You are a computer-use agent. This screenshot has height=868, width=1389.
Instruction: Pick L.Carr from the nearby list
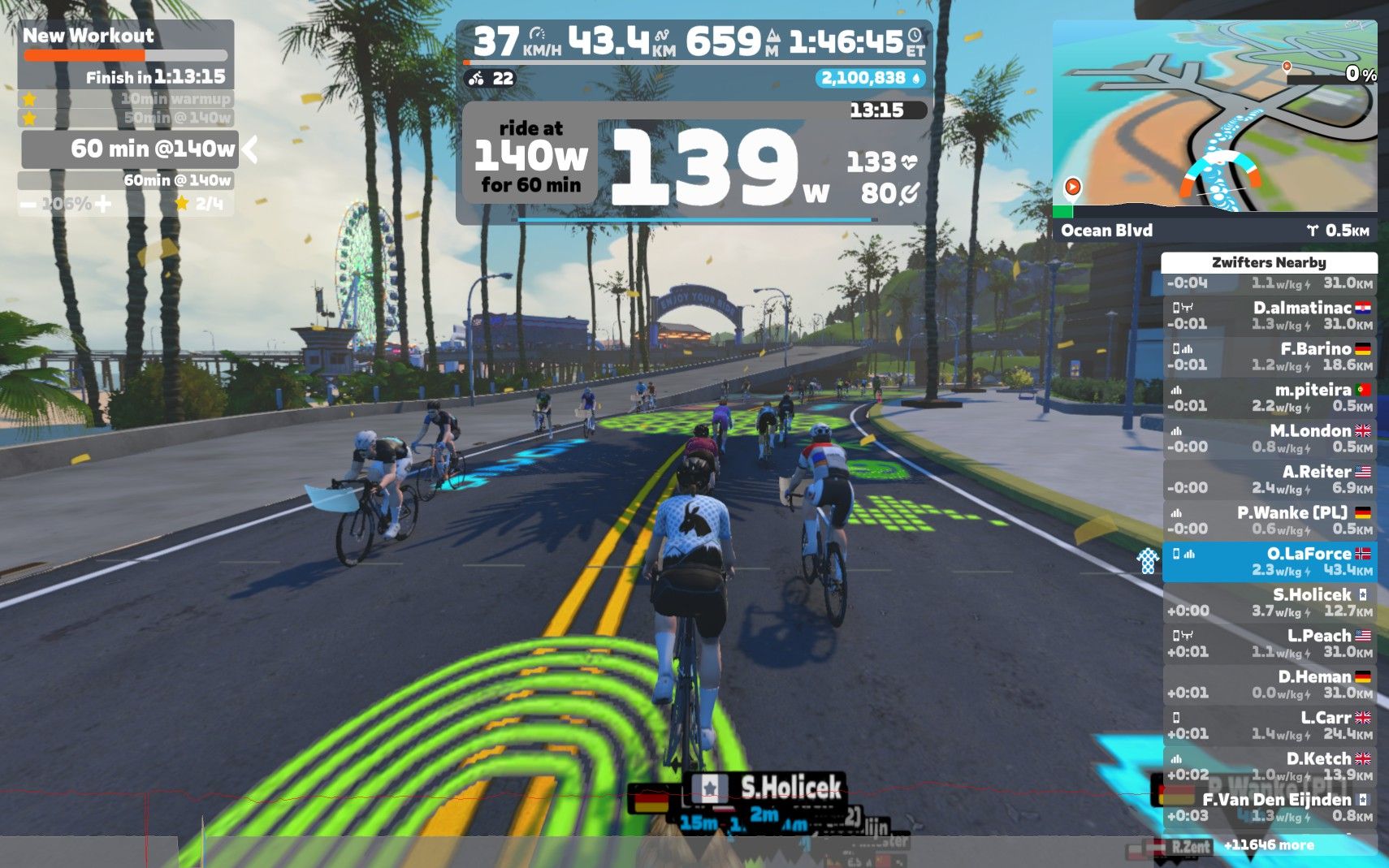tap(1270, 726)
